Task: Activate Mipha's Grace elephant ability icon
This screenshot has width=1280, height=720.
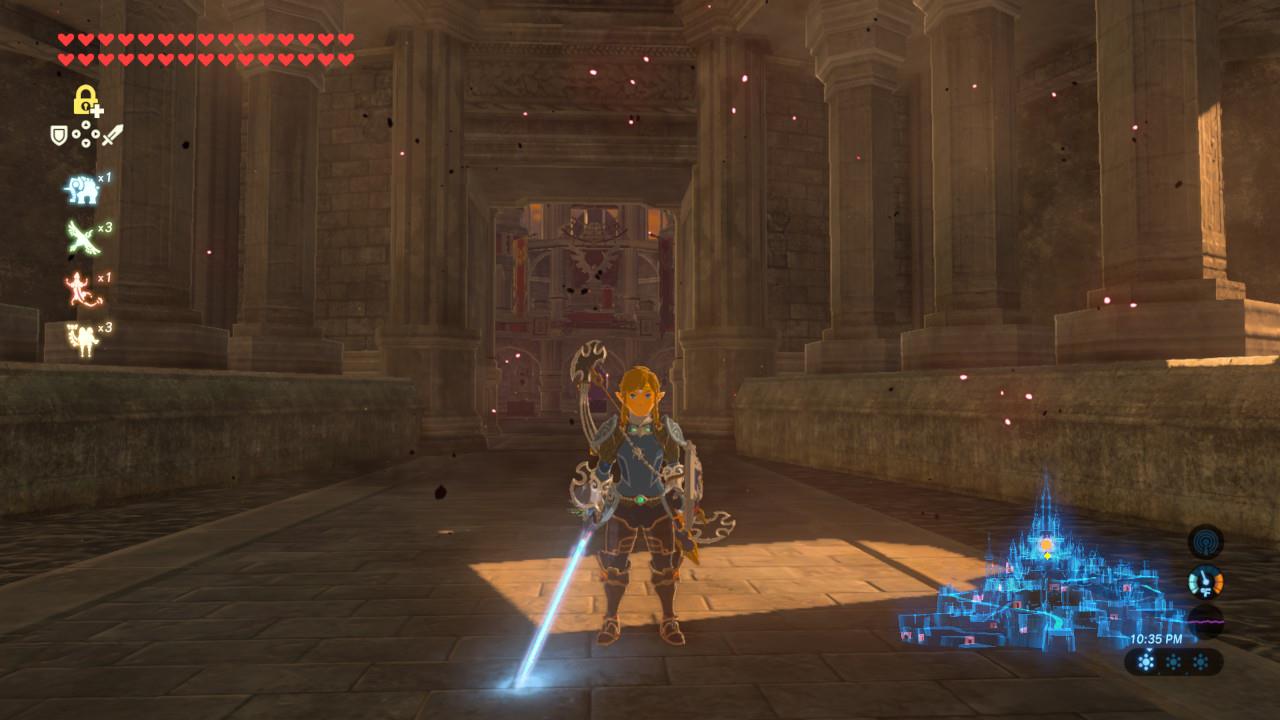Action: pyautogui.click(x=80, y=188)
